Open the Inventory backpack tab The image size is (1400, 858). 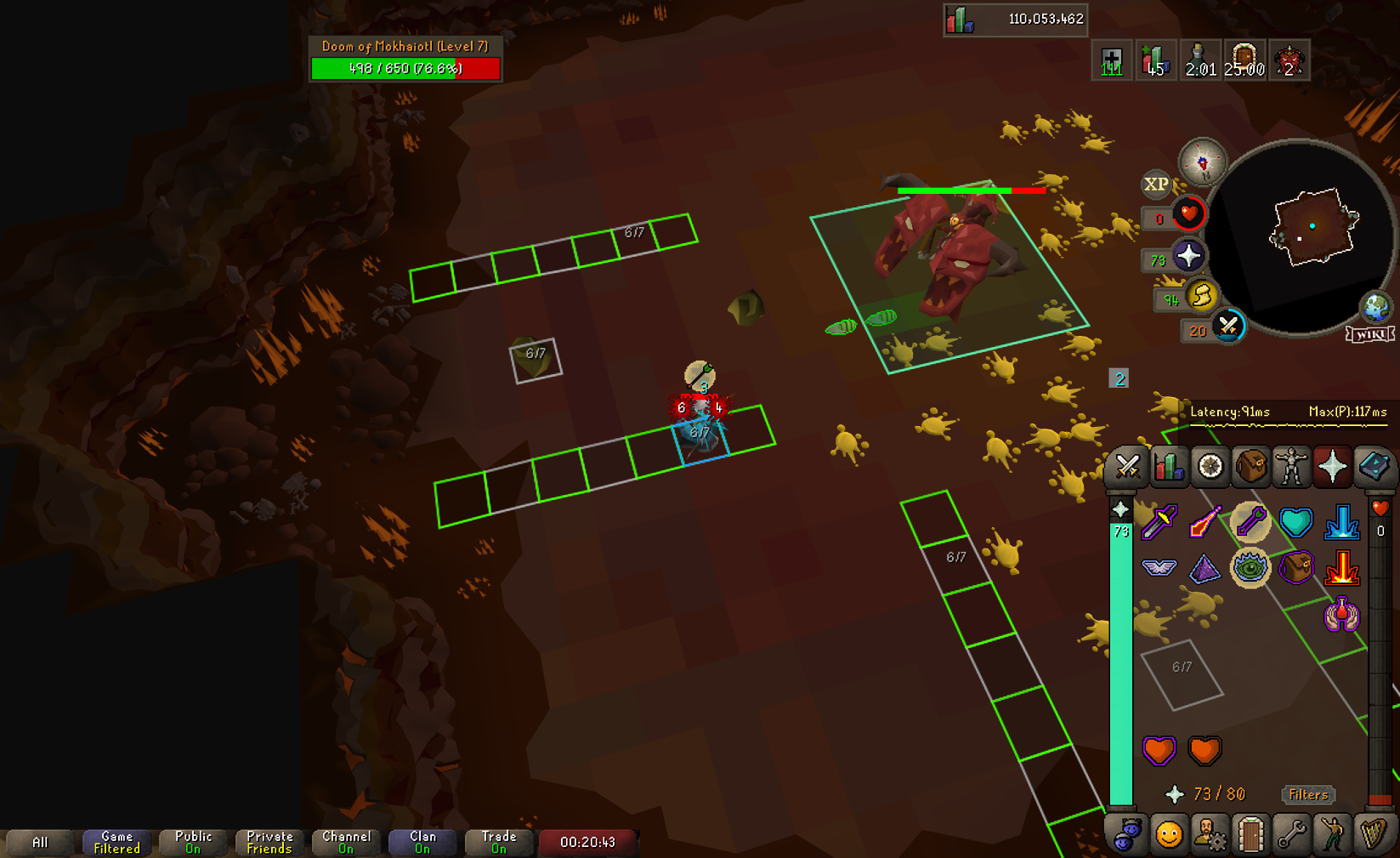coord(1251,467)
